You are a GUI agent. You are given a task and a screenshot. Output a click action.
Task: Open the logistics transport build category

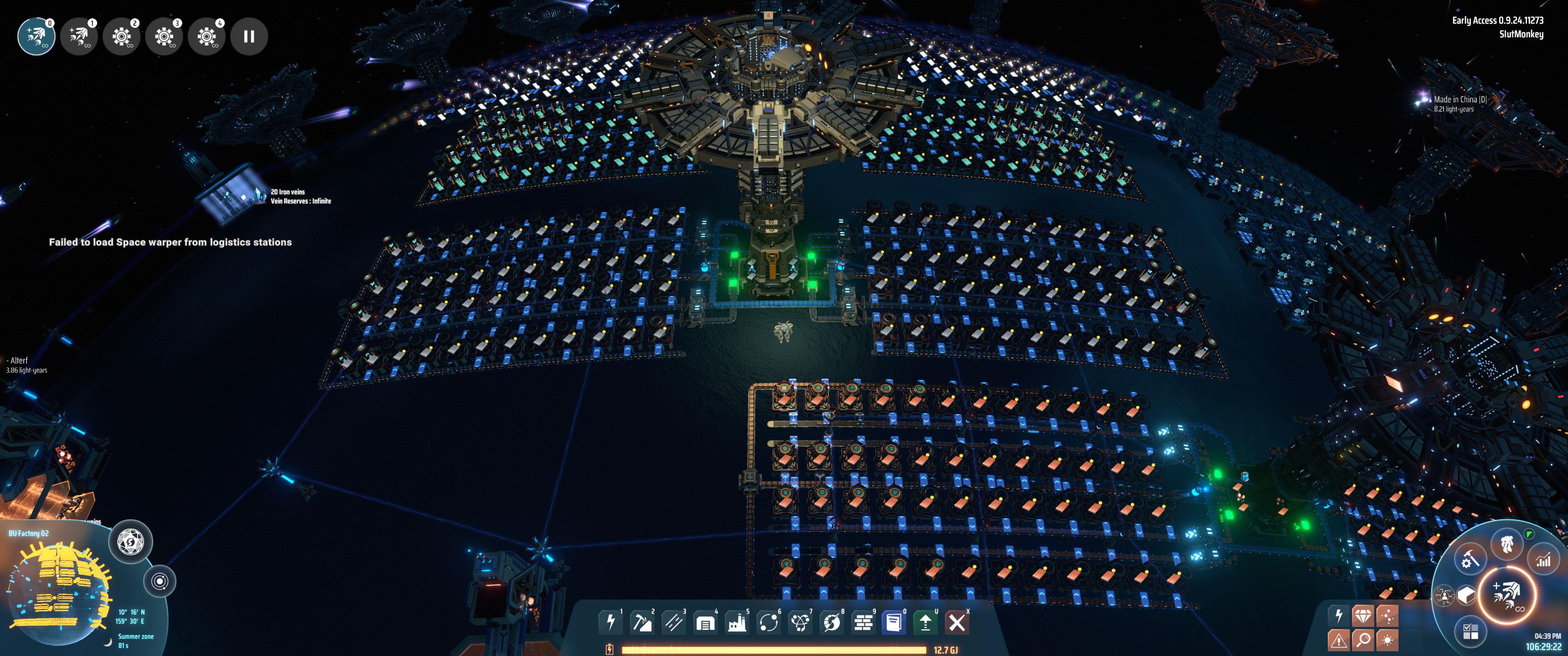coord(768,622)
